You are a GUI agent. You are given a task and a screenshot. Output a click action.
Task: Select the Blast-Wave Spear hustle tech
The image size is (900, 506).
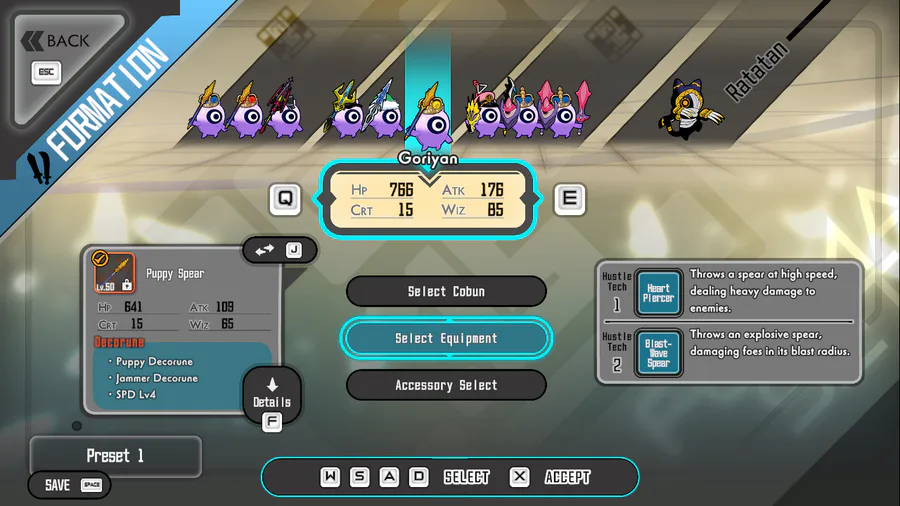point(658,351)
